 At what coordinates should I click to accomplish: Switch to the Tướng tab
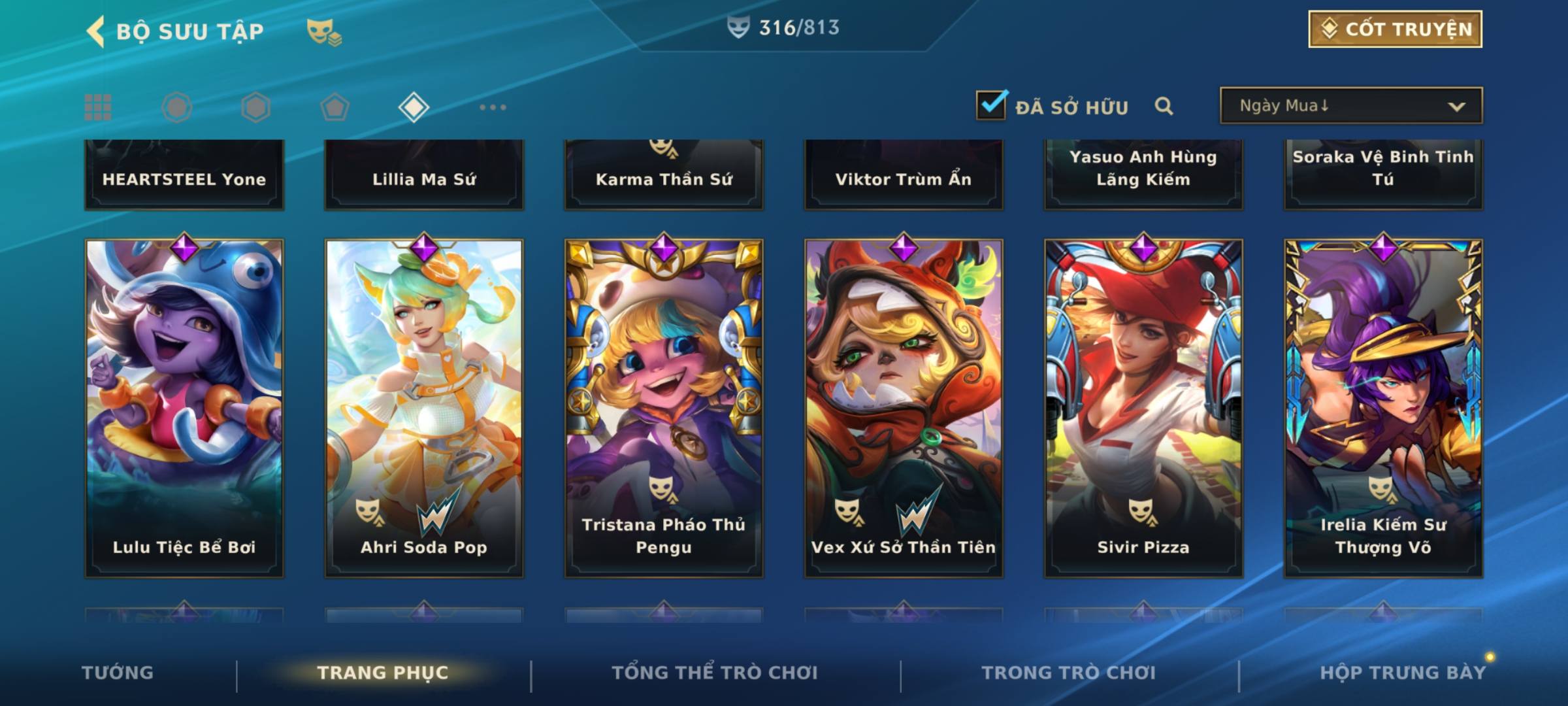[118, 673]
